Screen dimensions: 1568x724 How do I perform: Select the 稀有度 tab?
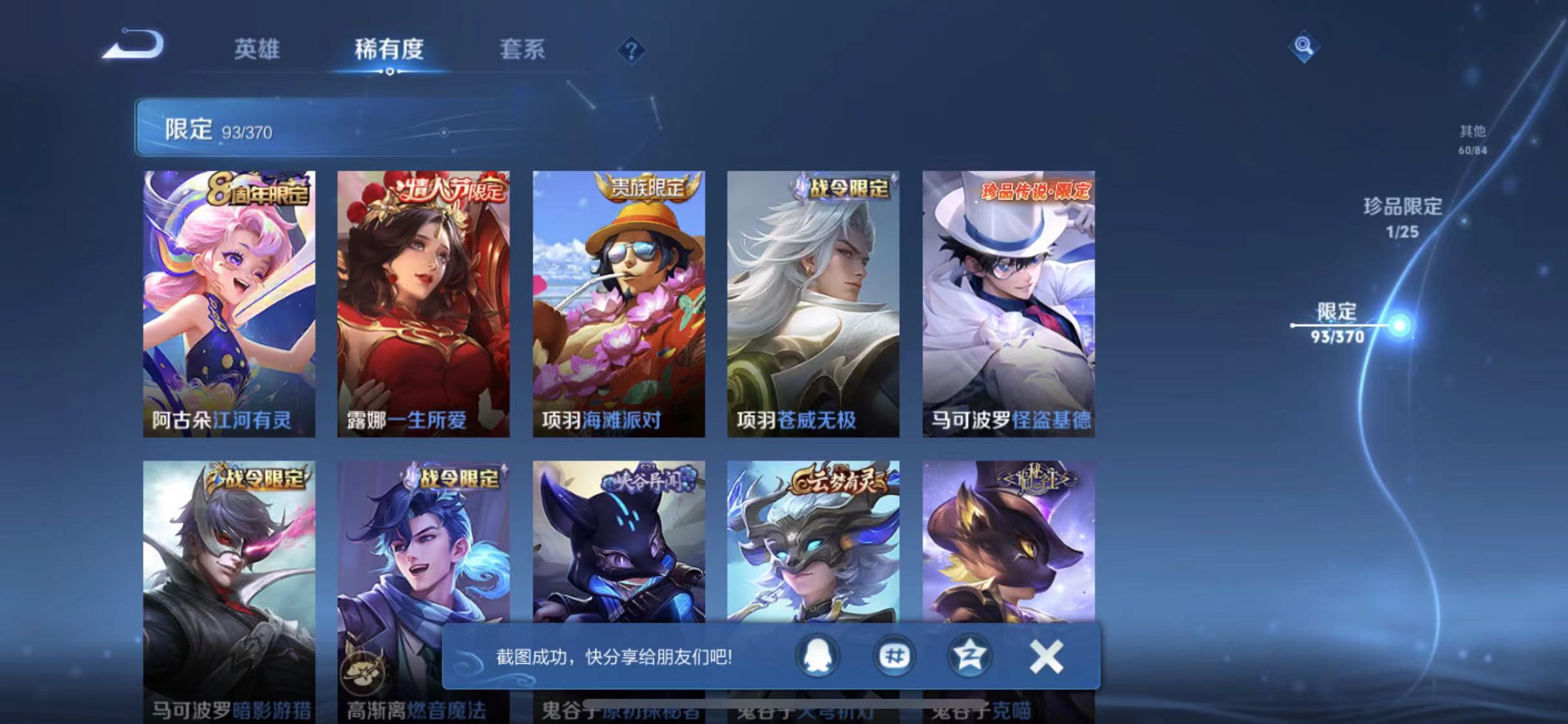[x=388, y=50]
